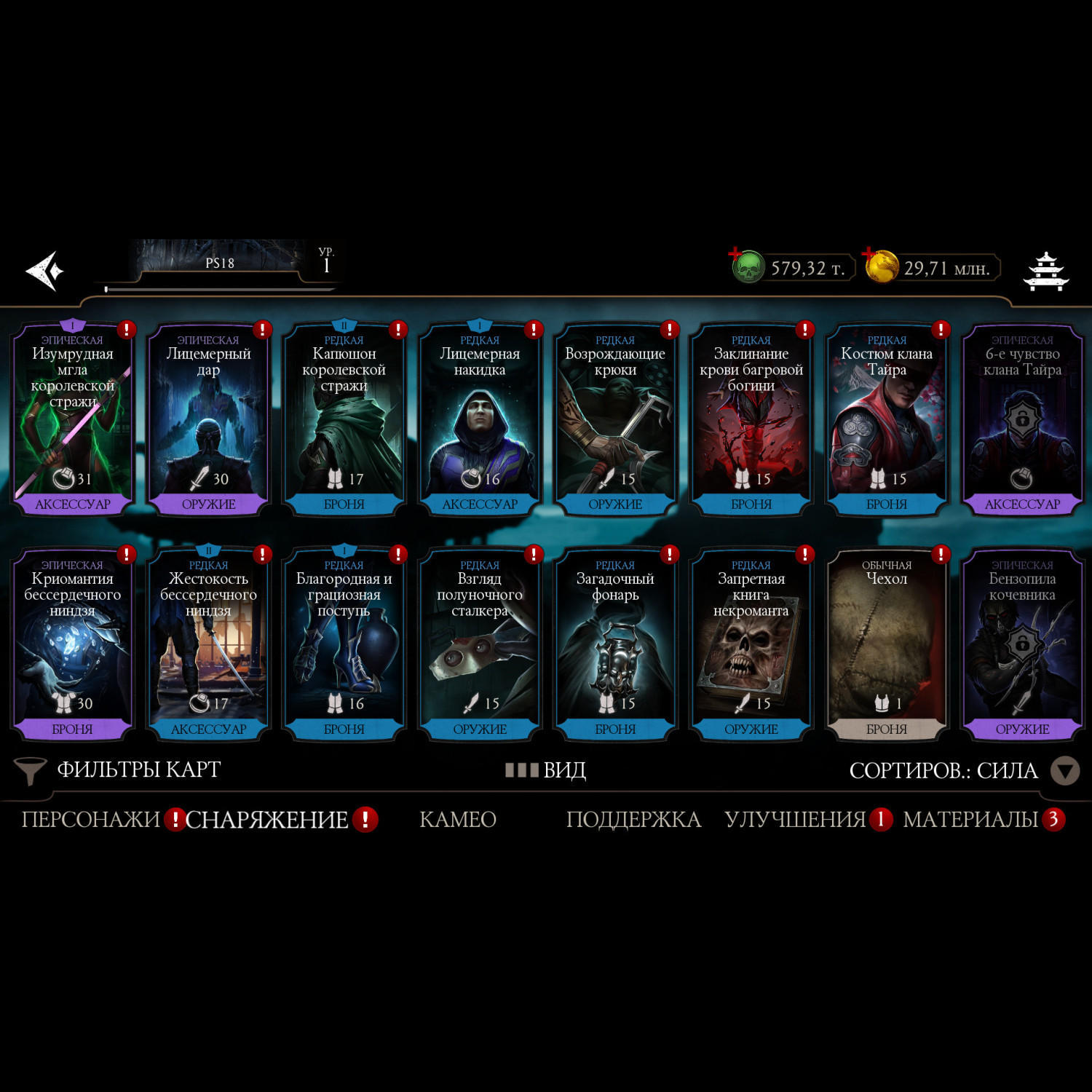Select the Запретная книга некроманта card
The image size is (1092, 1092).
[751, 645]
